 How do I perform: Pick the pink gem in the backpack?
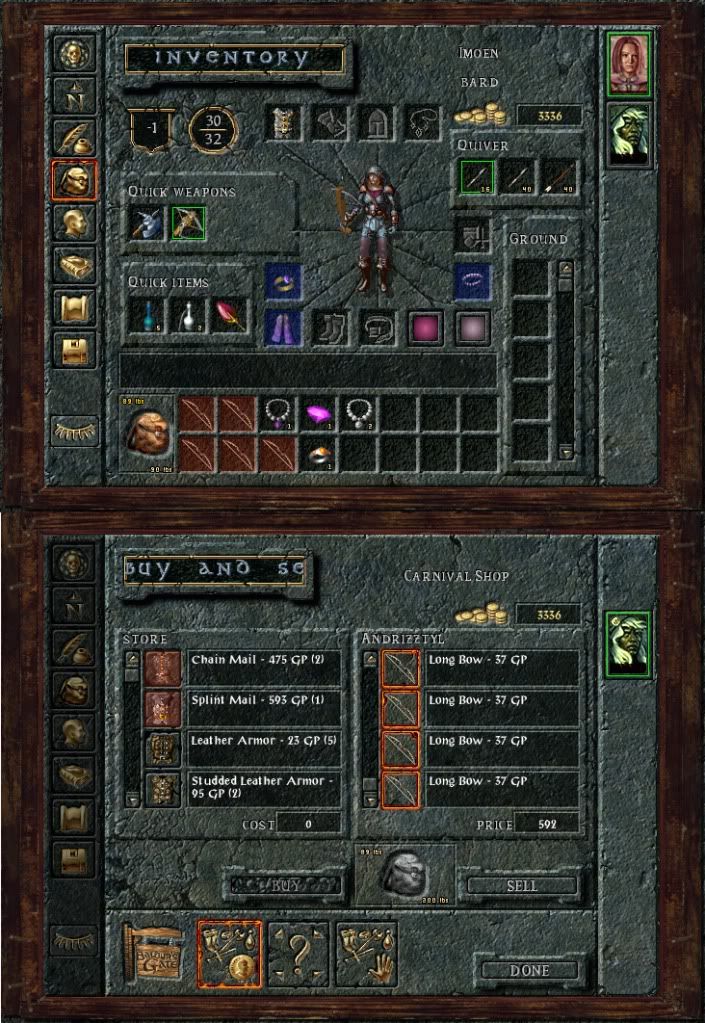(318, 412)
